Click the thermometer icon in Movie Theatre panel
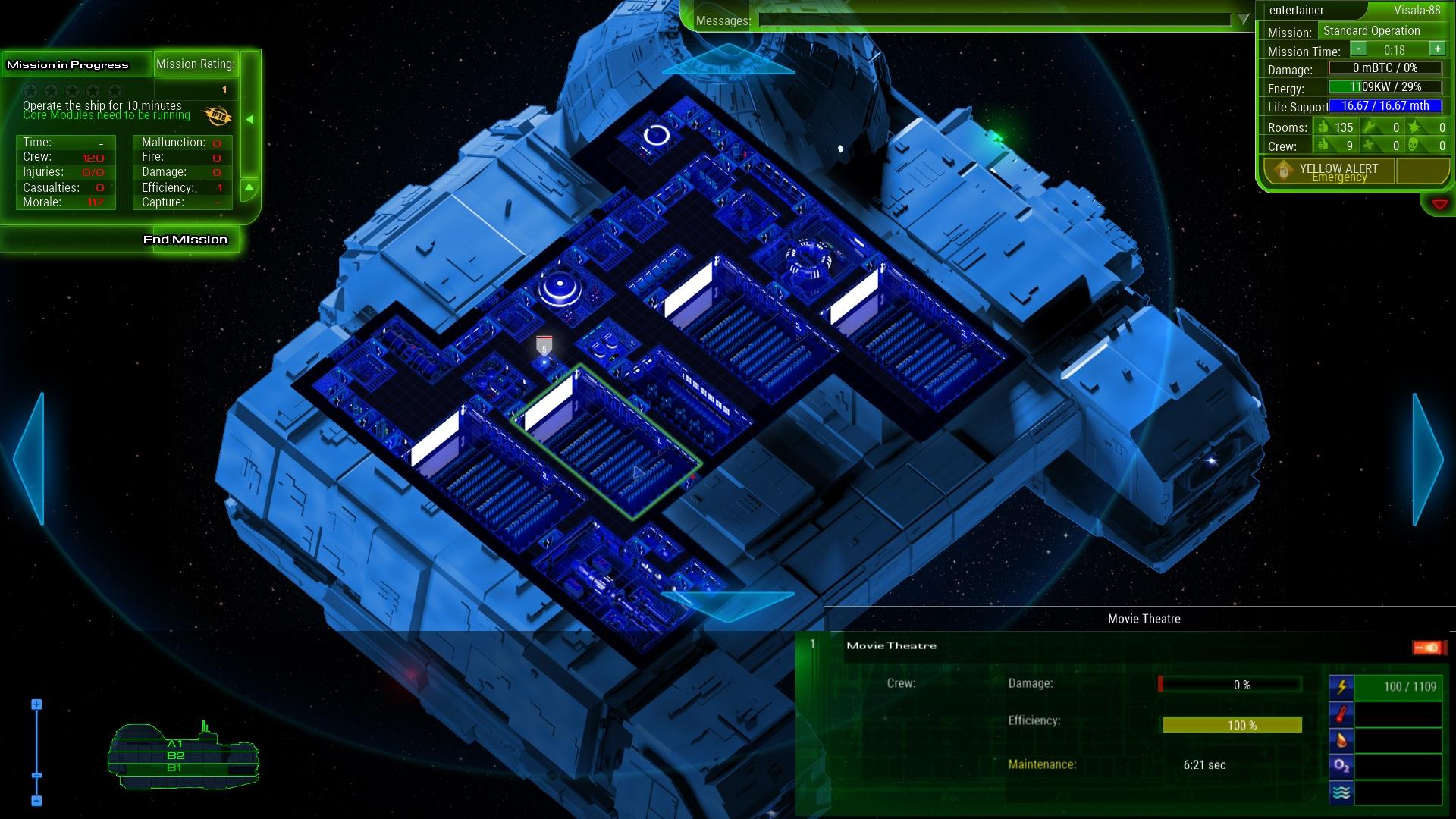 (1341, 714)
